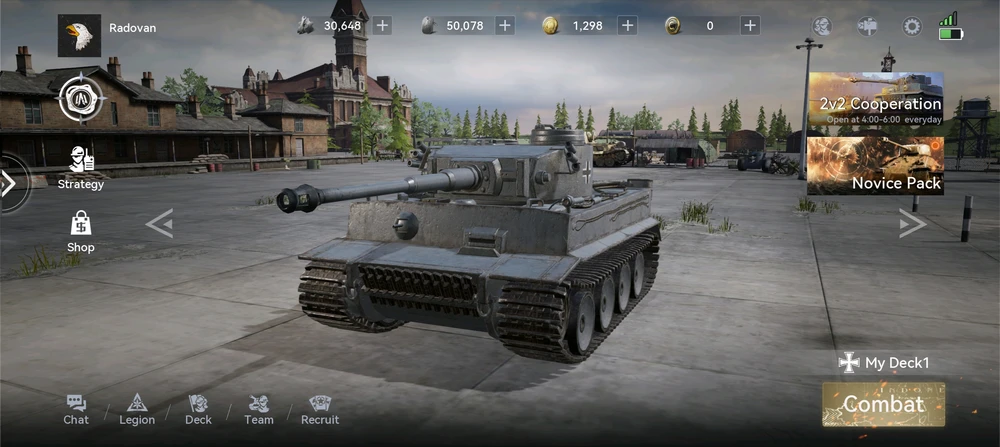Open the settings gear icon

coord(912,27)
